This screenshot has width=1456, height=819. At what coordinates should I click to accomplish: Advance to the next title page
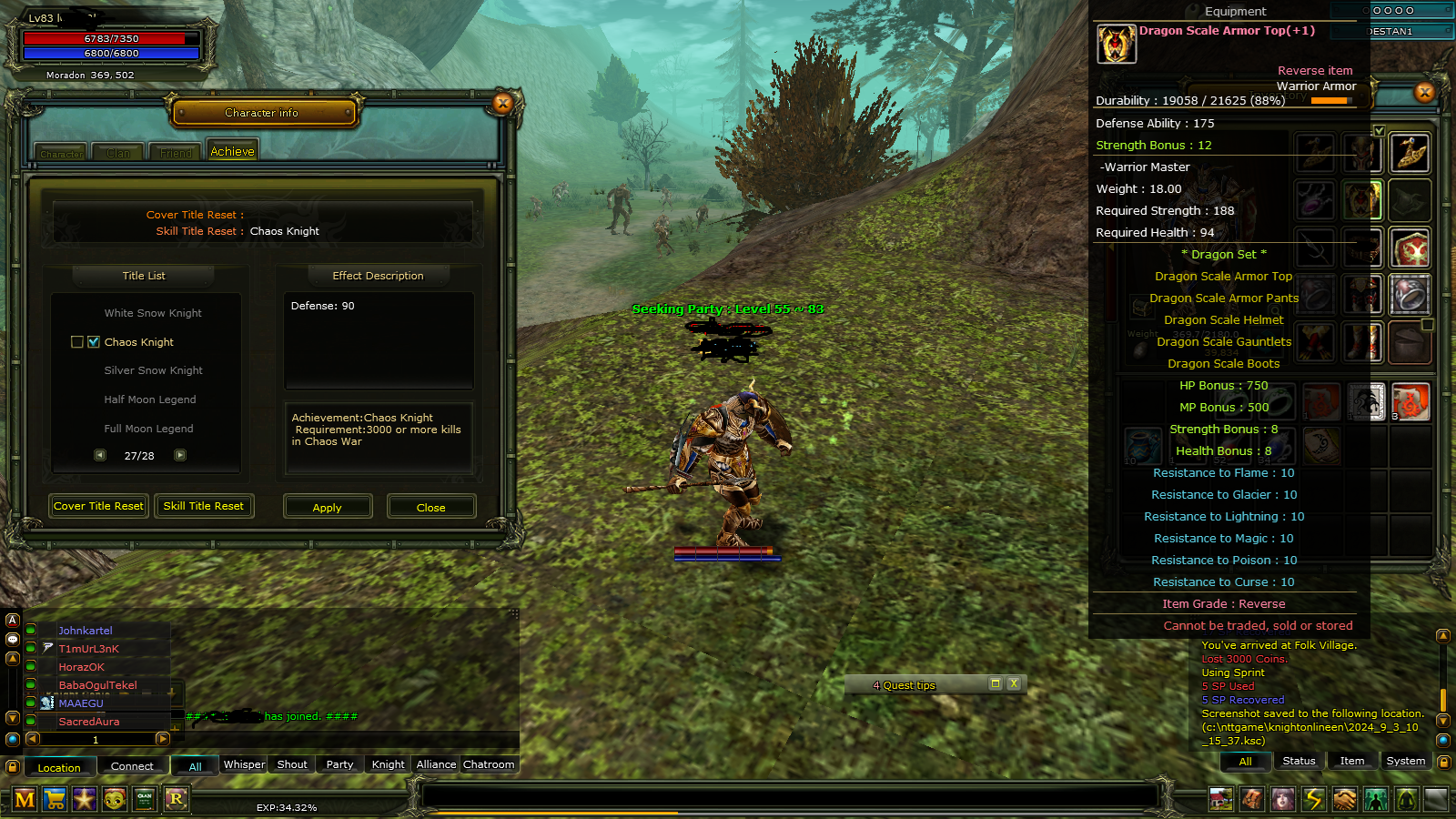(x=180, y=455)
